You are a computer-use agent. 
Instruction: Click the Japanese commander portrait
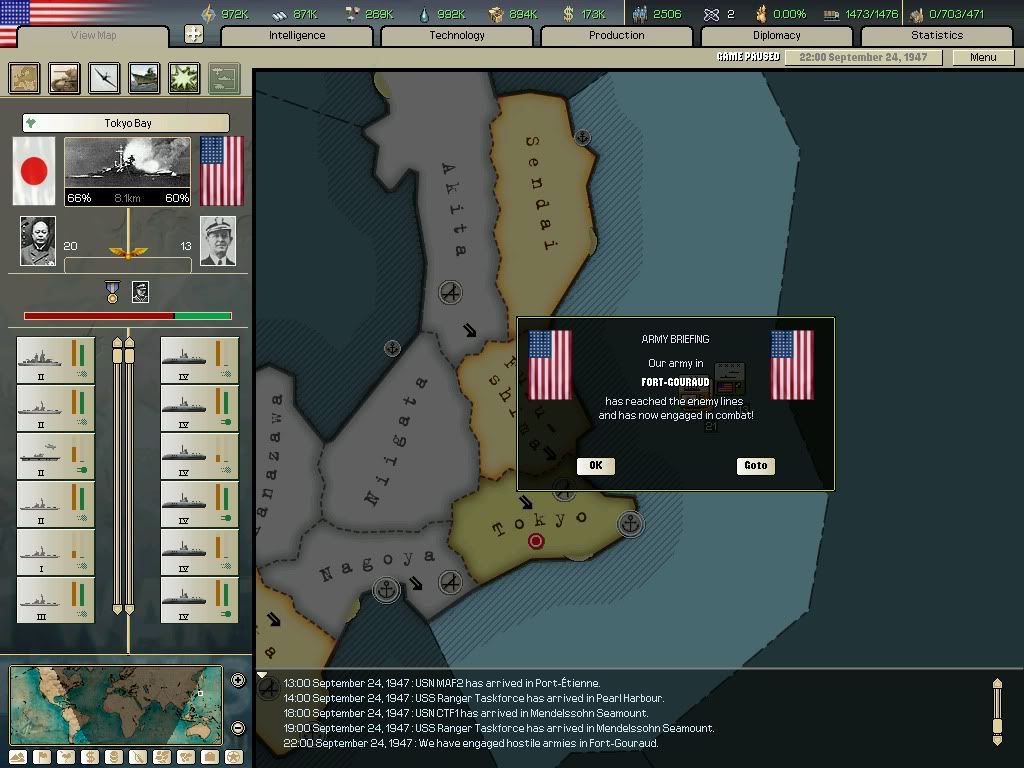click(38, 241)
